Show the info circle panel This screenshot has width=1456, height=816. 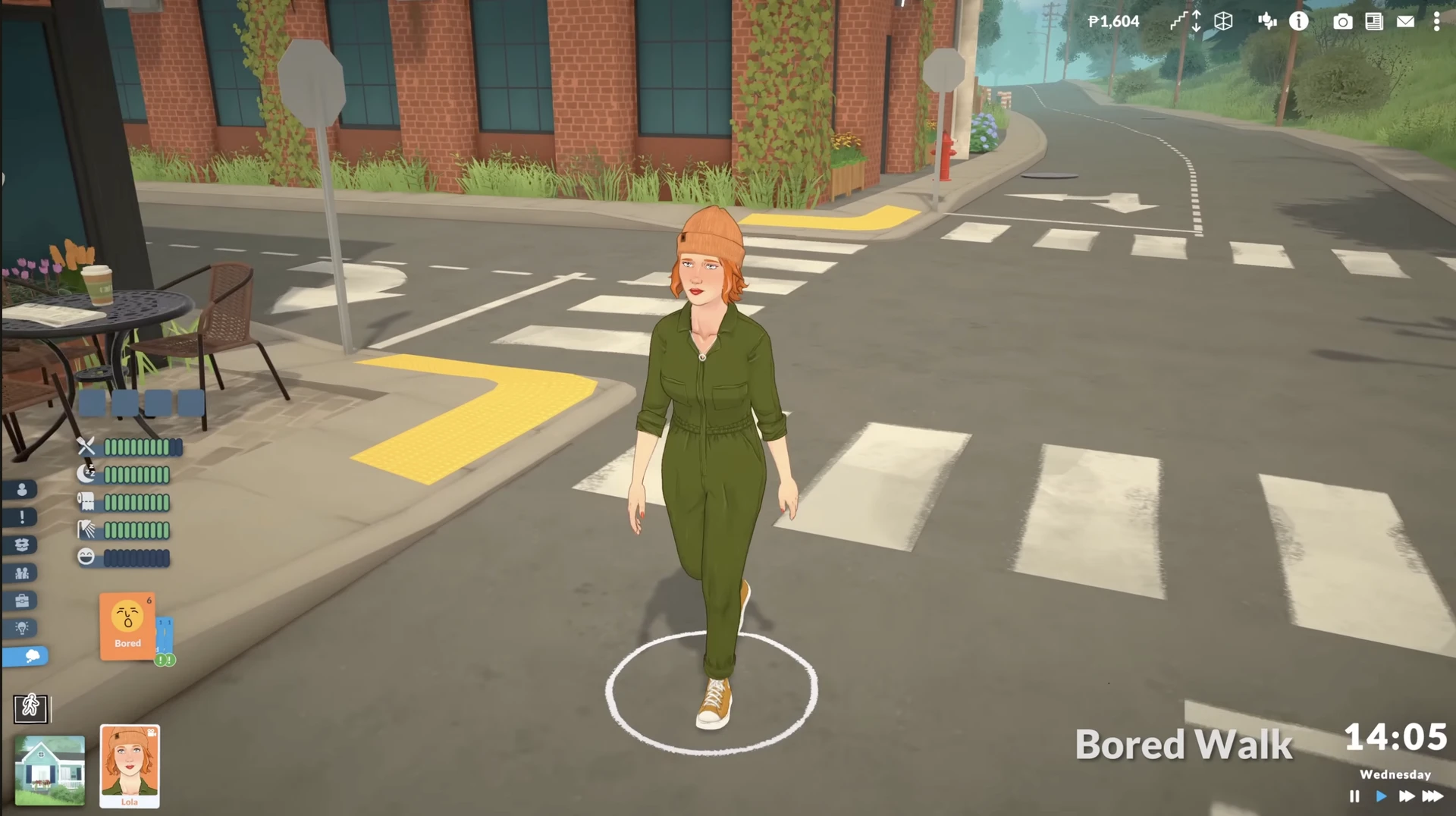coord(1299,21)
